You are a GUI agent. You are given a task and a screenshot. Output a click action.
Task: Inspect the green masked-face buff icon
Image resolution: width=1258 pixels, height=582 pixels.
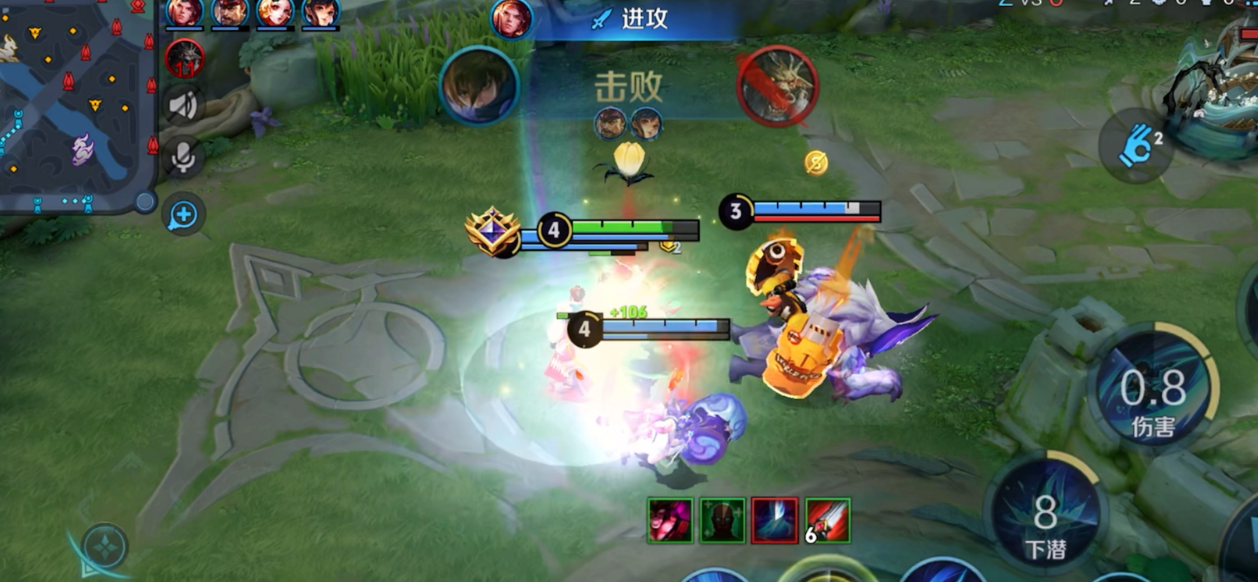point(722,520)
